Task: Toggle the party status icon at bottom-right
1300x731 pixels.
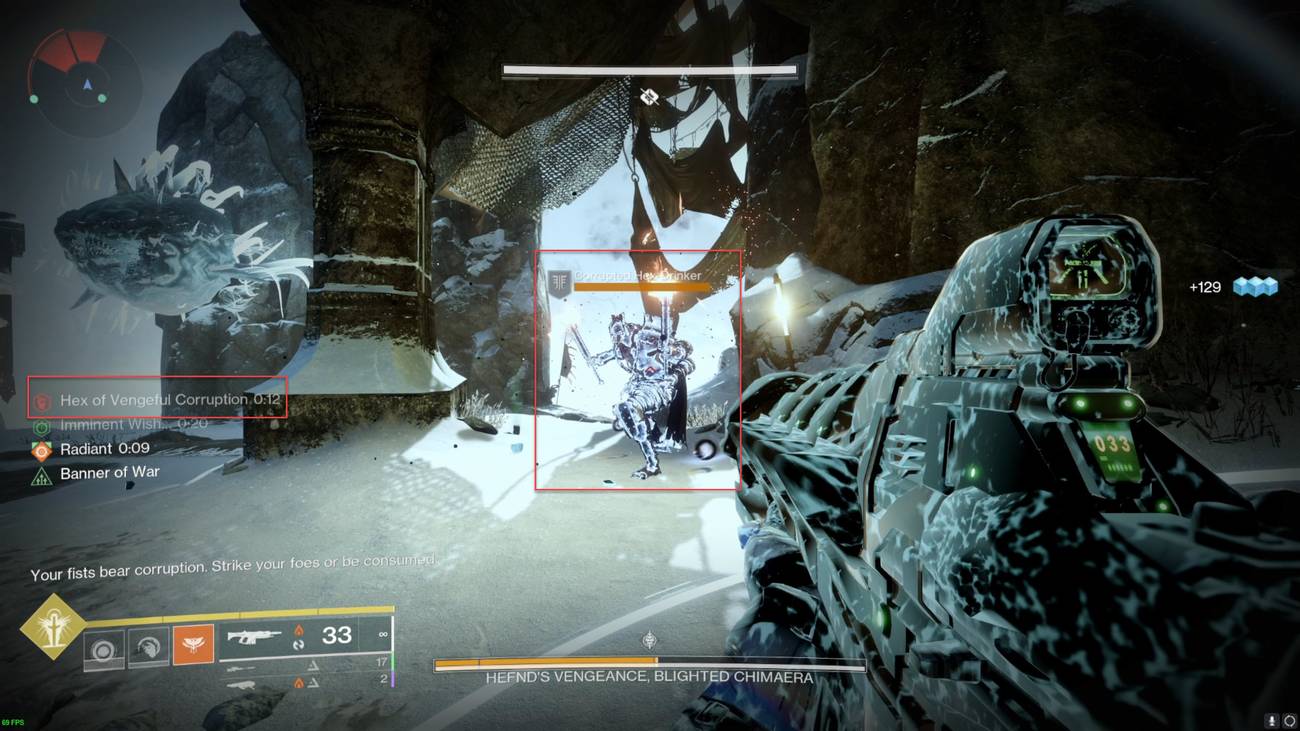Action: tap(1290, 720)
